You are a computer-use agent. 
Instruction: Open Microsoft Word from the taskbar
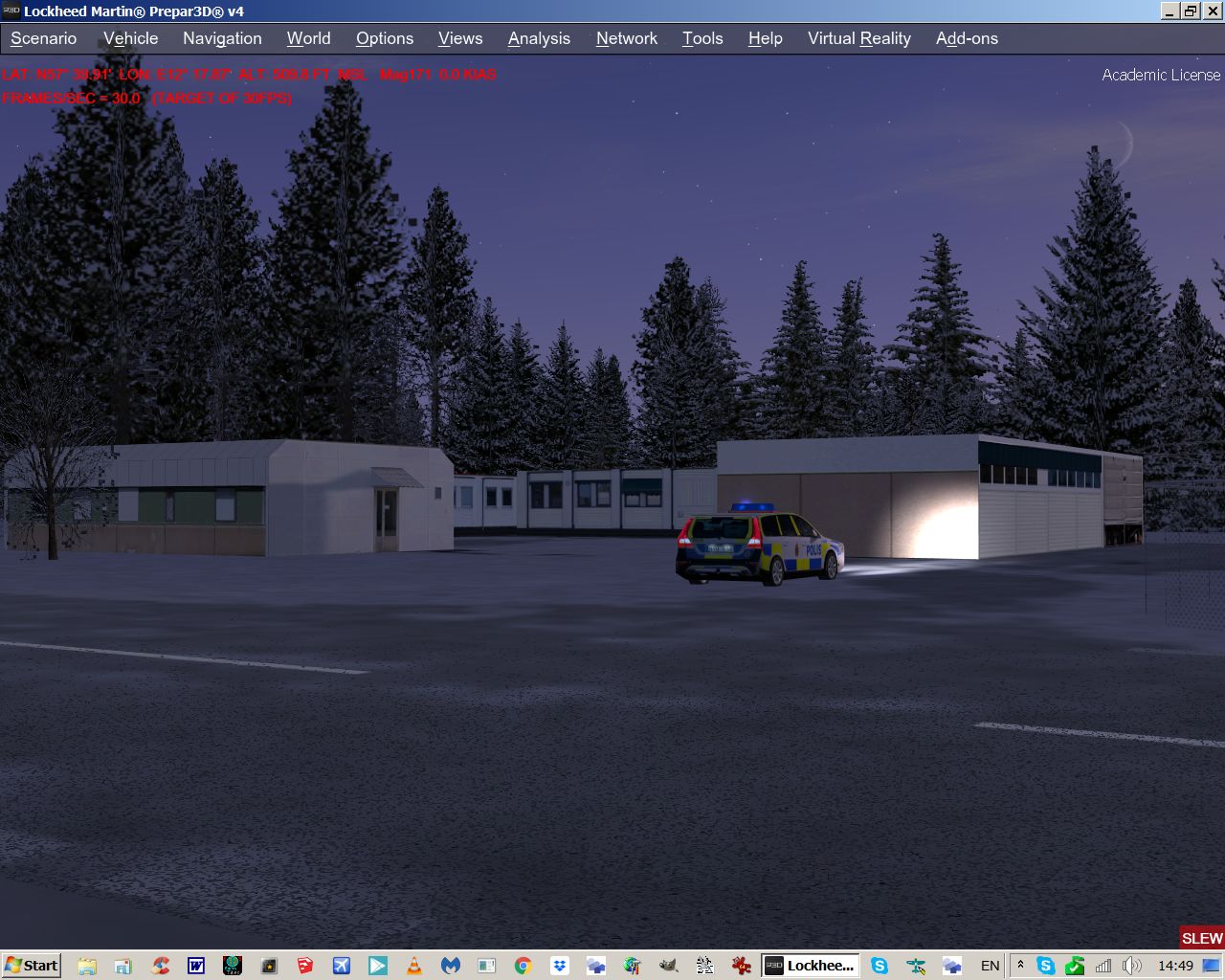coord(195,965)
